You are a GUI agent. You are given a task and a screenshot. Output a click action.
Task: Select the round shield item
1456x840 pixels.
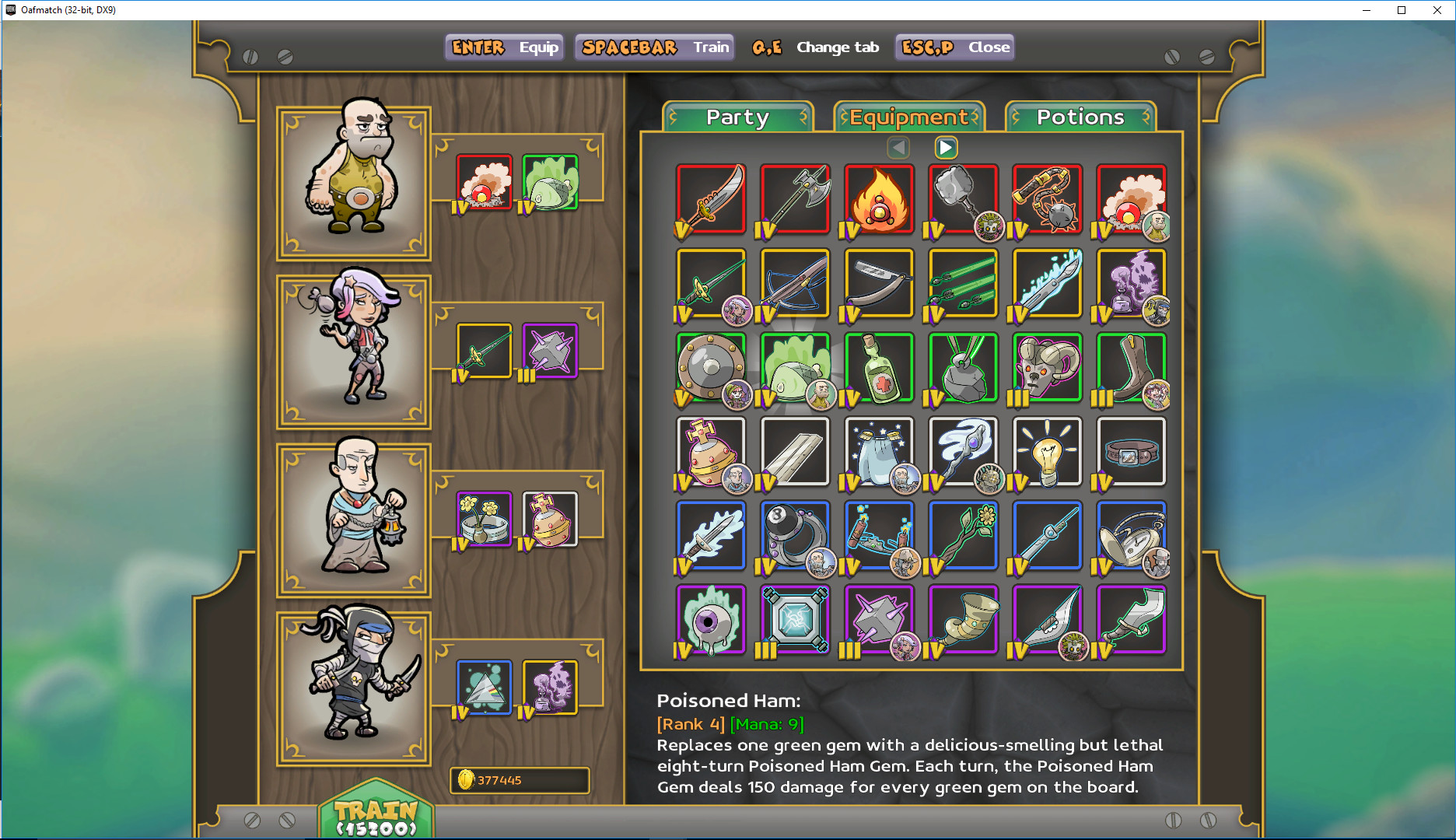coord(710,367)
